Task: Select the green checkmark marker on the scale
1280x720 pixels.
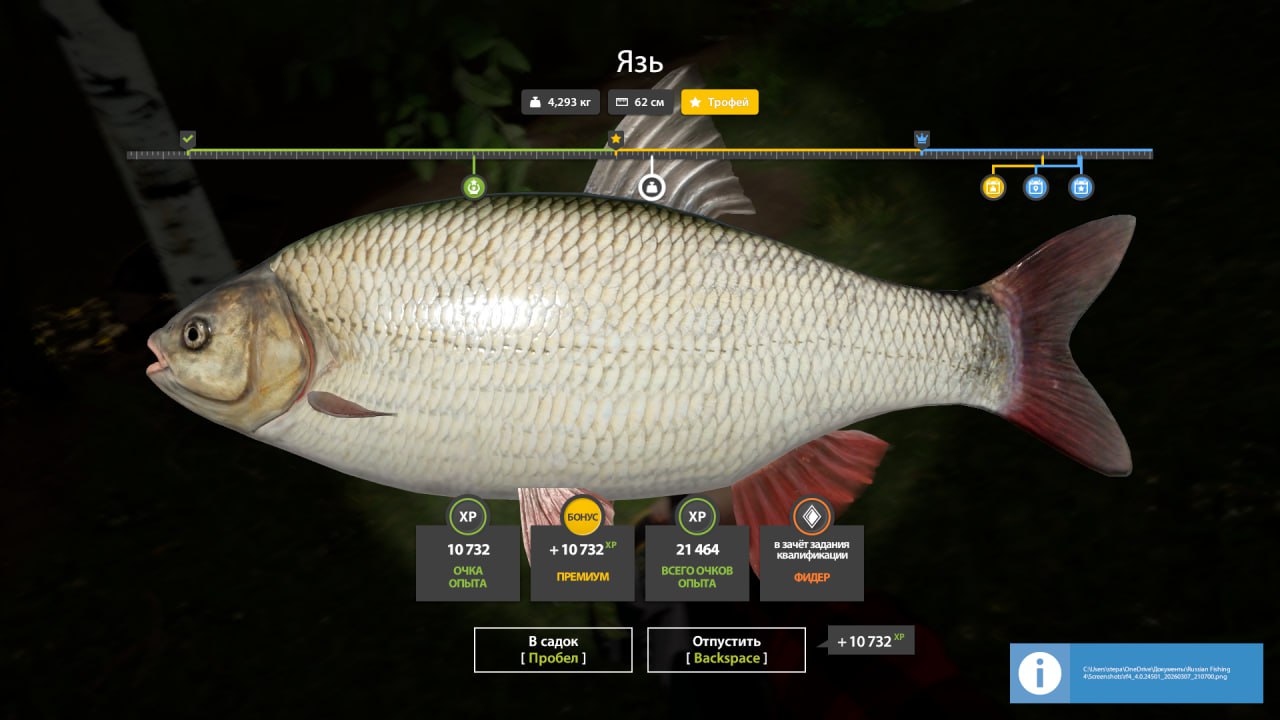Action: coord(188,139)
